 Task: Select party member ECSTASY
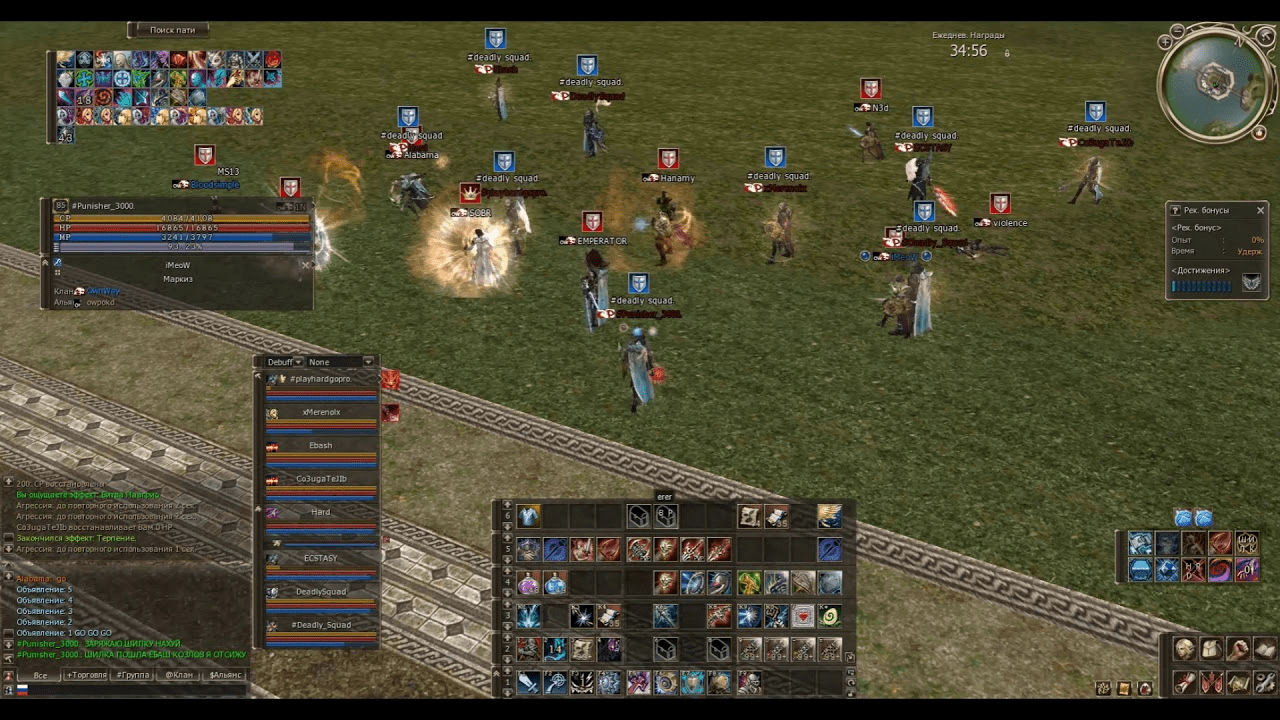pyautogui.click(x=320, y=559)
